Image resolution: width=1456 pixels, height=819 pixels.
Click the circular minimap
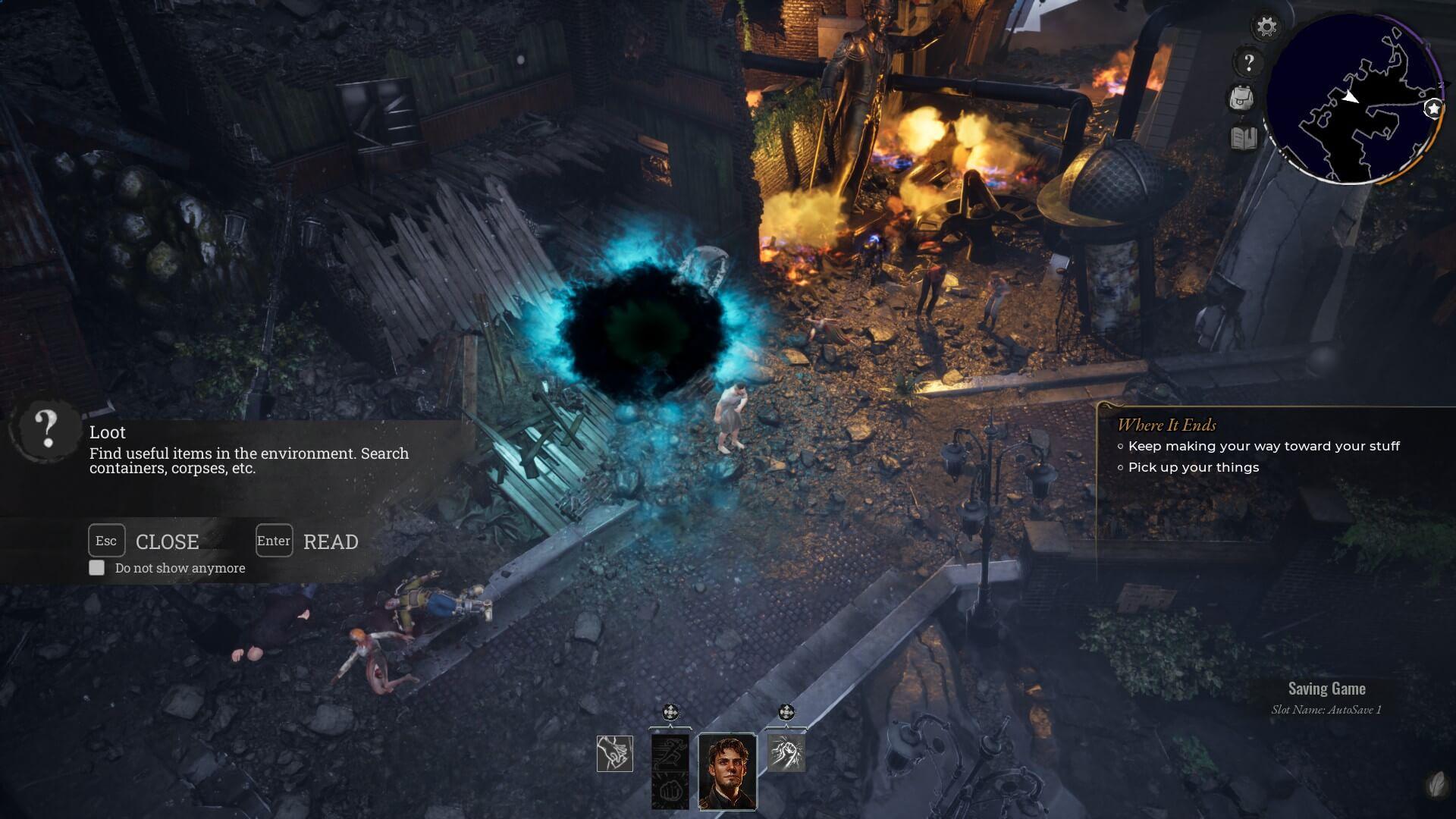[1354, 99]
